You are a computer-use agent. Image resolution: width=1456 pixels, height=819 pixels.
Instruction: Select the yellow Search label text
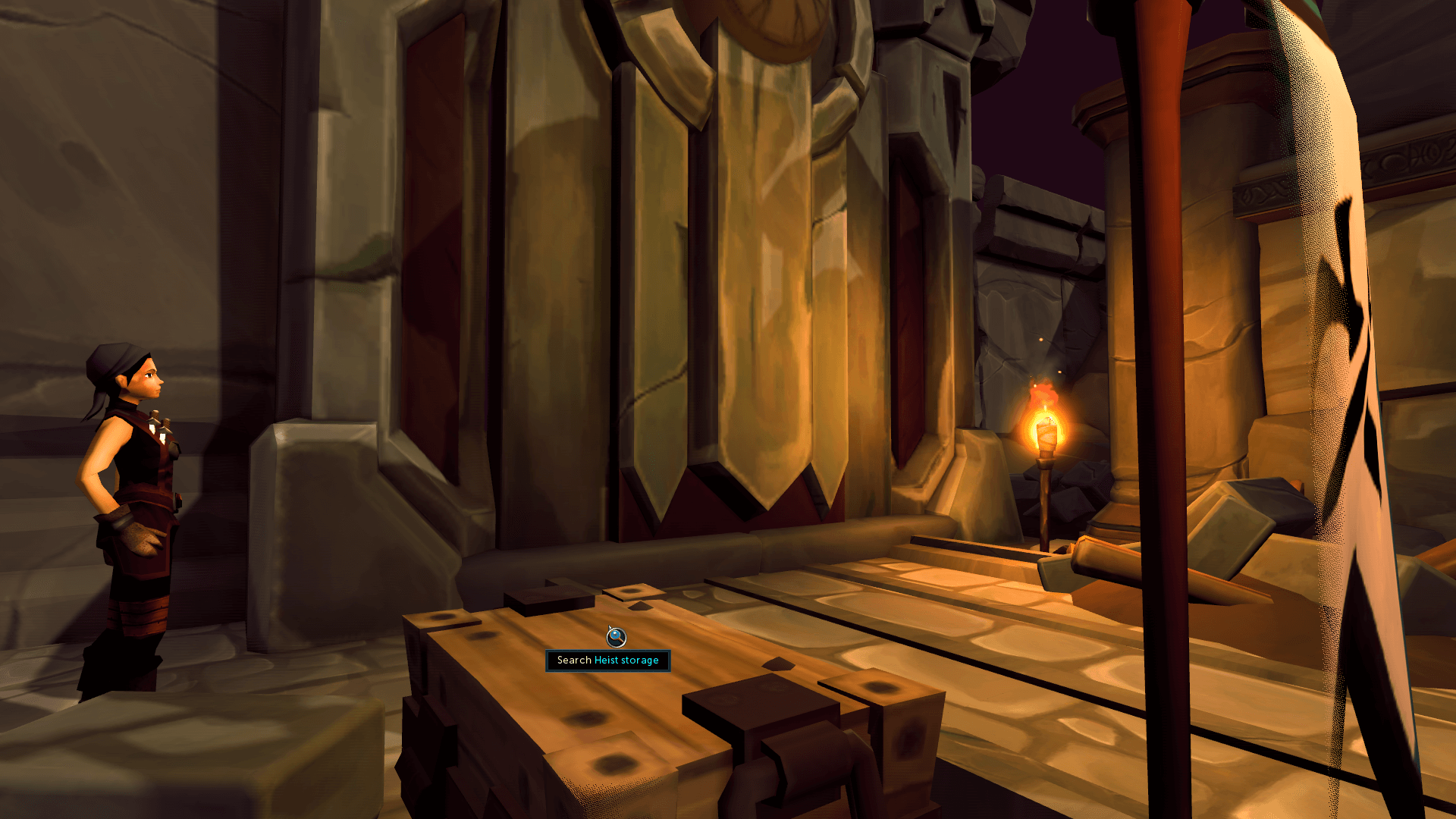[573, 661]
